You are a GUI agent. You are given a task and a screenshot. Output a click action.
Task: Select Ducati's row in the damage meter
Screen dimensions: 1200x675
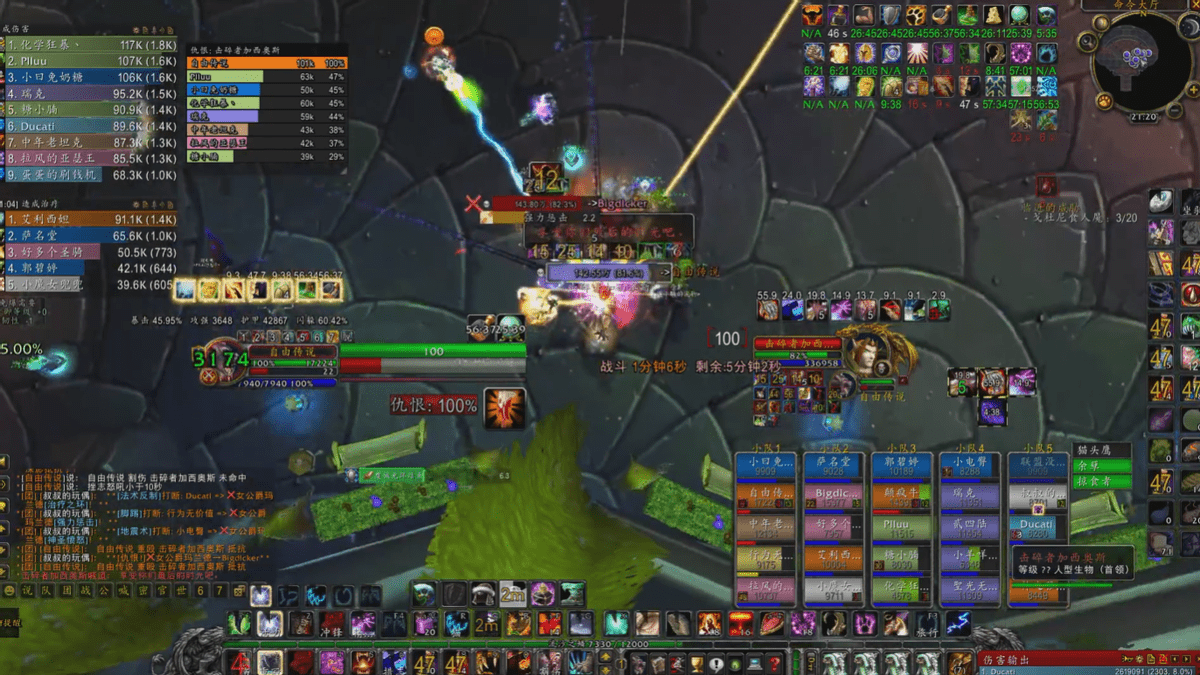(x=90, y=126)
